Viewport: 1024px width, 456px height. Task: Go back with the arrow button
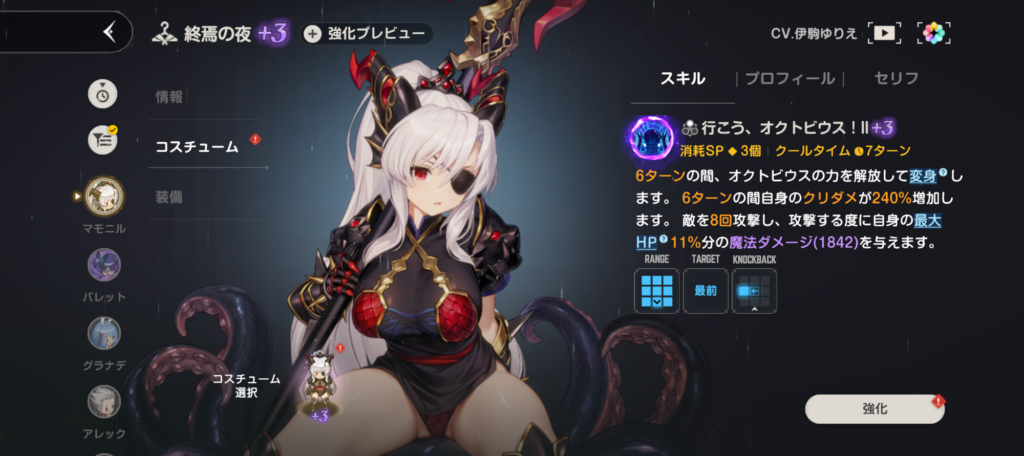coord(108,32)
